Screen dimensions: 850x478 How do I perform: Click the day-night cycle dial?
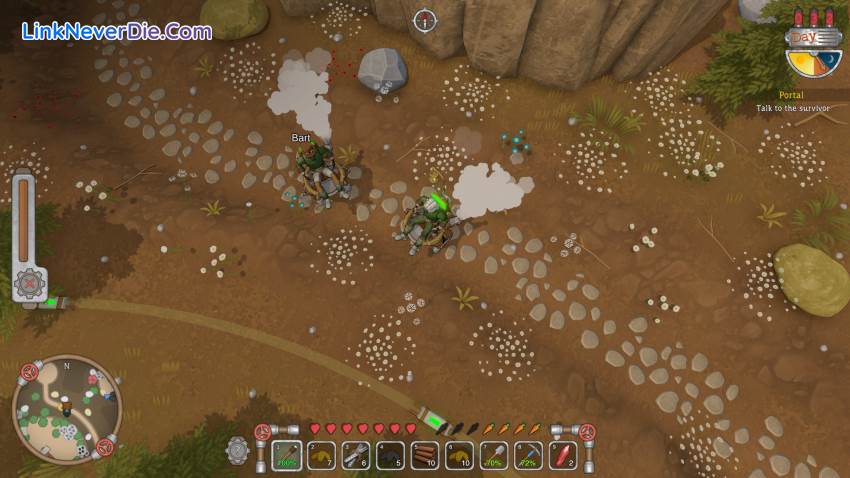coord(813,62)
